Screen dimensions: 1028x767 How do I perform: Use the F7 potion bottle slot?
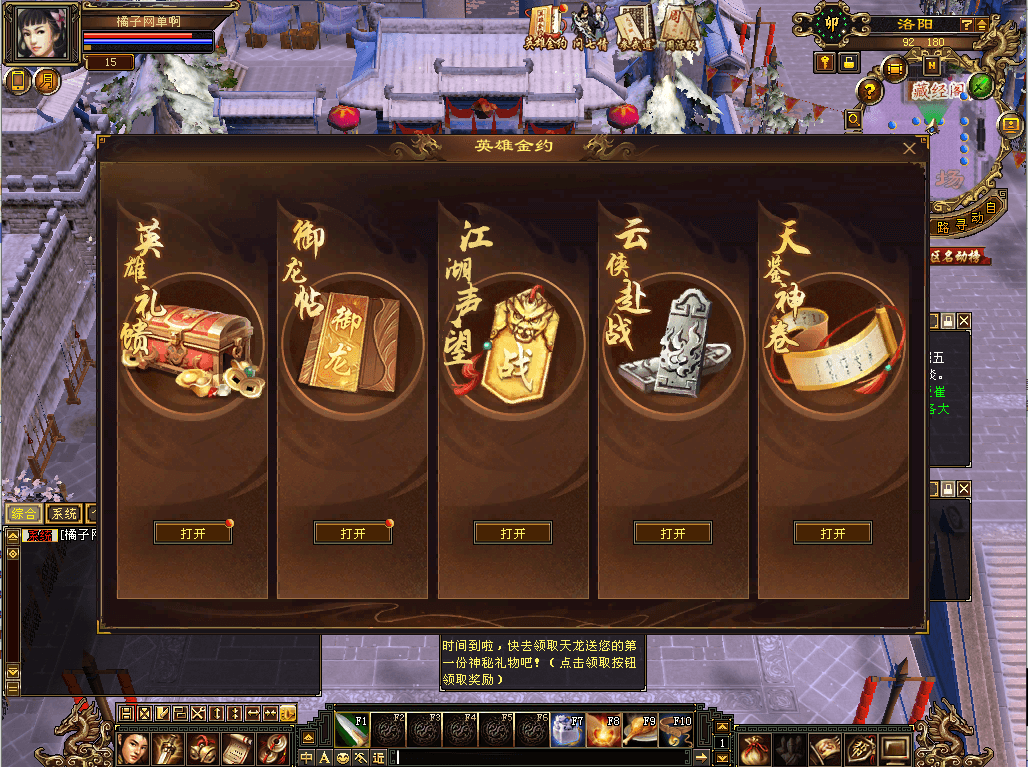tap(568, 728)
